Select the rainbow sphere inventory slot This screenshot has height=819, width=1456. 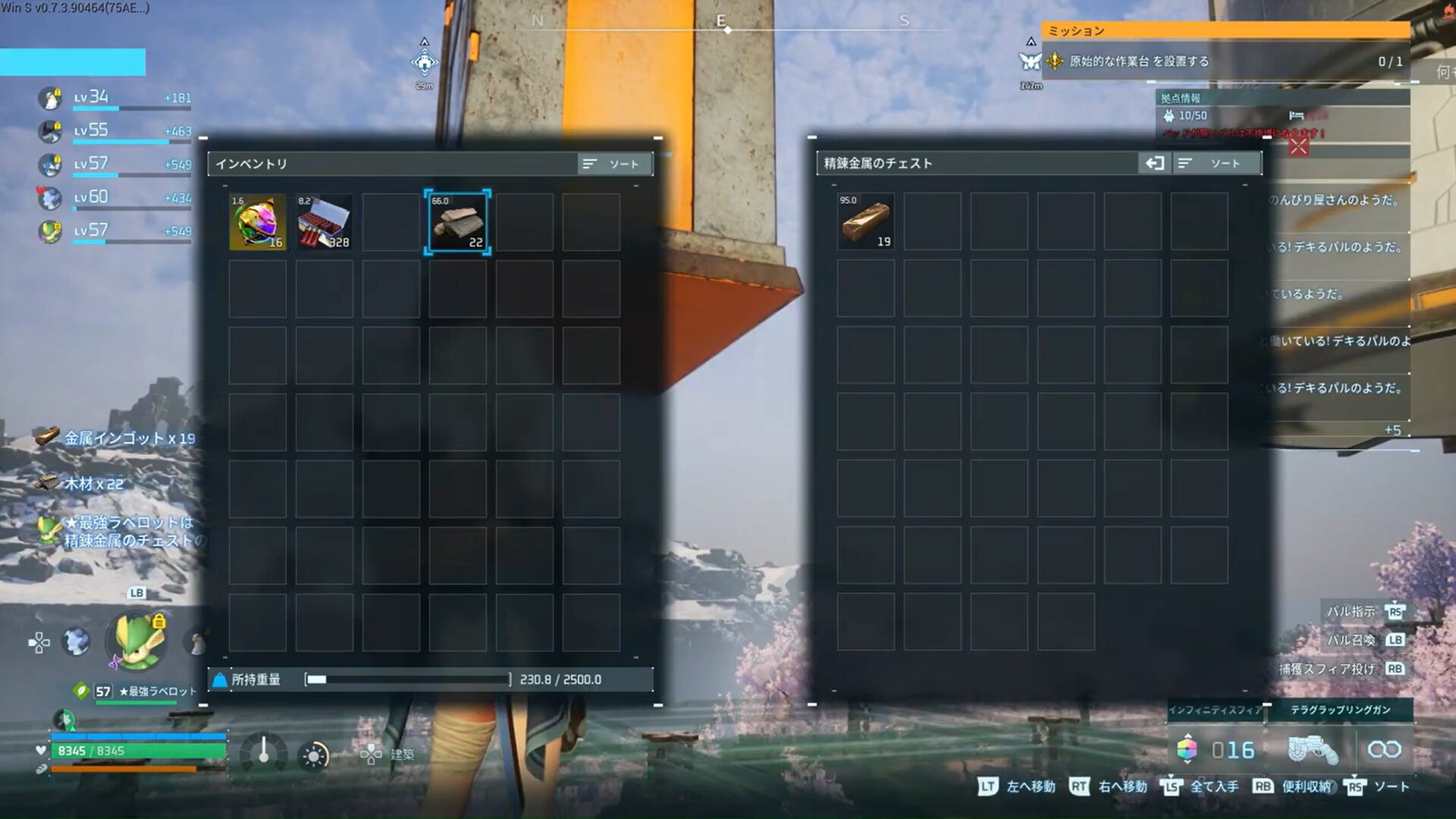pyautogui.click(x=258, y=222)
